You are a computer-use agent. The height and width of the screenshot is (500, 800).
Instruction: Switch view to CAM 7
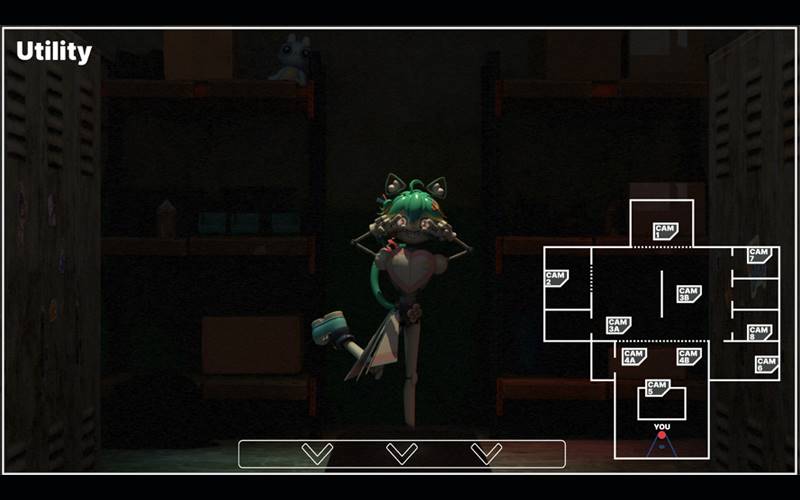click(759, 255)
